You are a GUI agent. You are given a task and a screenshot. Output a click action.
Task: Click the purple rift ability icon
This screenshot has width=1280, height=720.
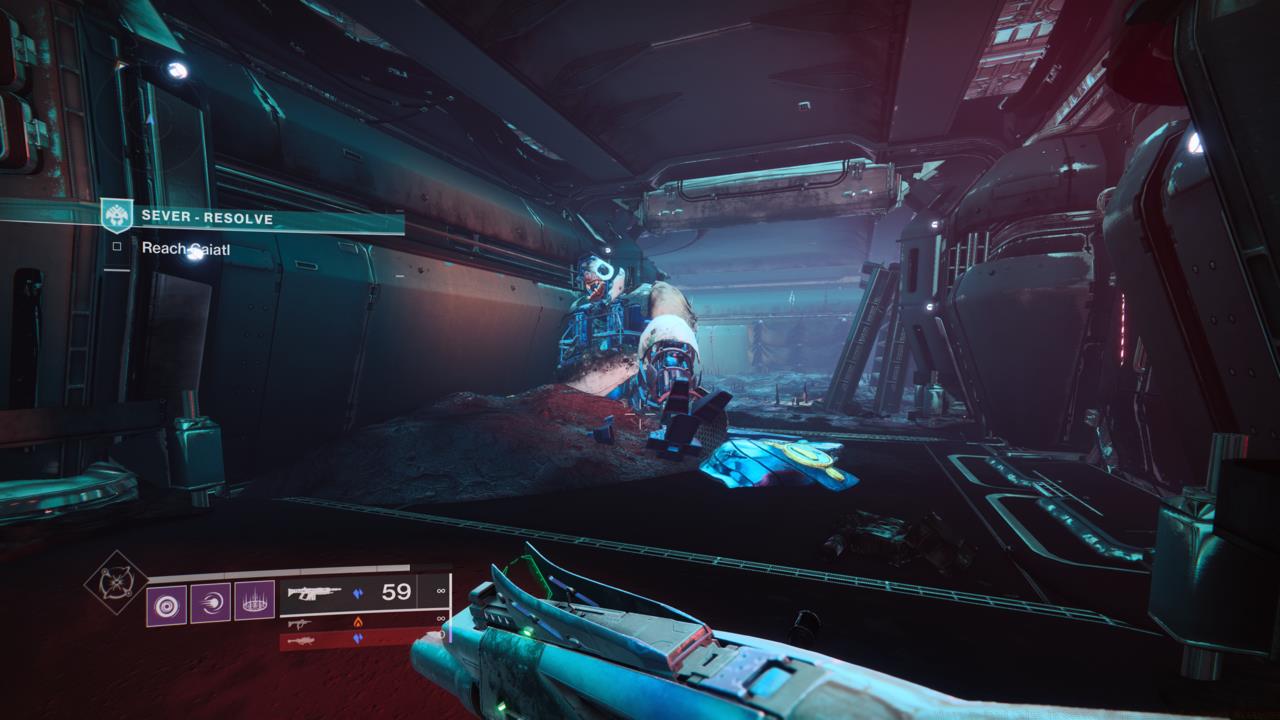tap(253, 602)
